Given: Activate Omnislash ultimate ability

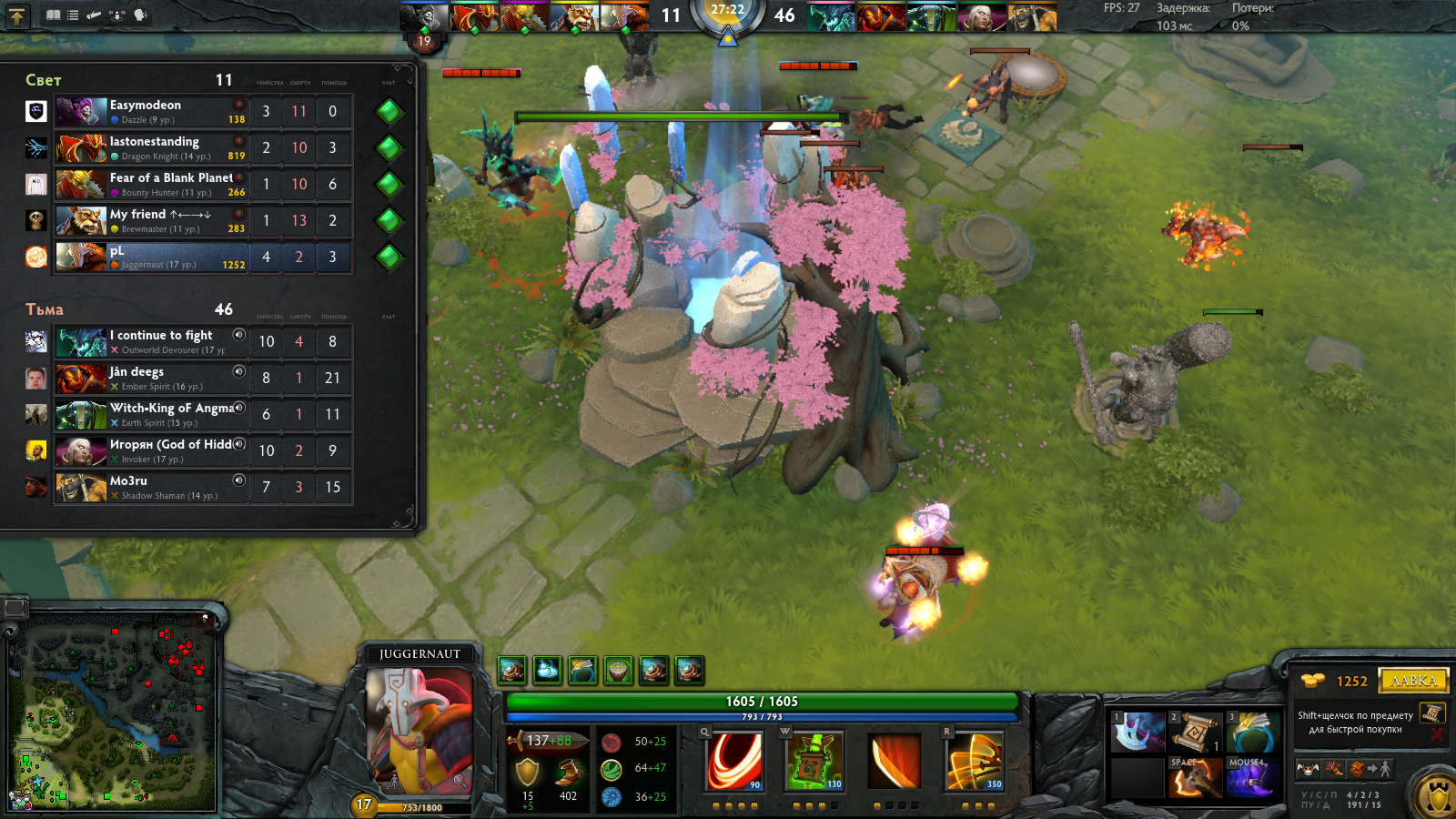Looking at the screenshot, I should pyautogui.click(x=974, y=761).
